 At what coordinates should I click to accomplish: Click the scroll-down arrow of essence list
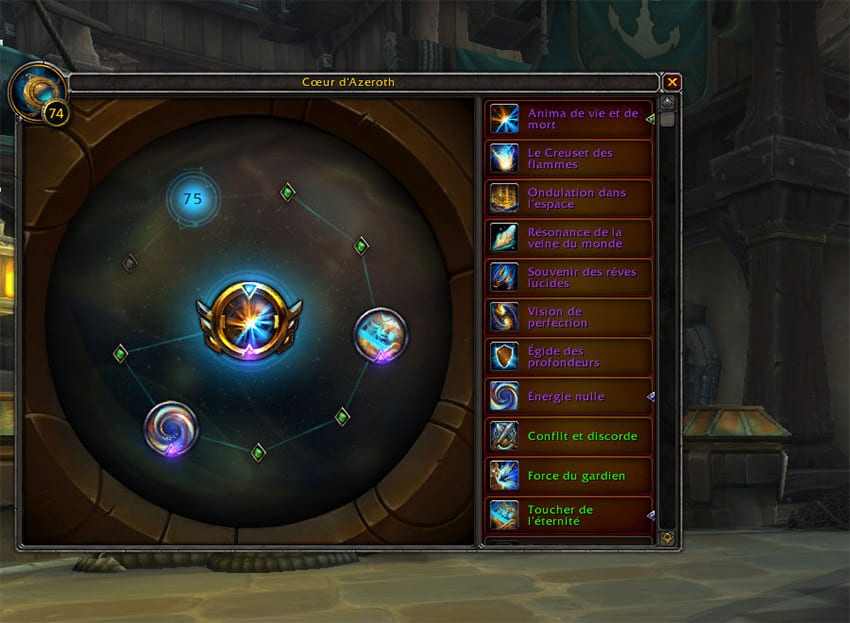(667, 538)
